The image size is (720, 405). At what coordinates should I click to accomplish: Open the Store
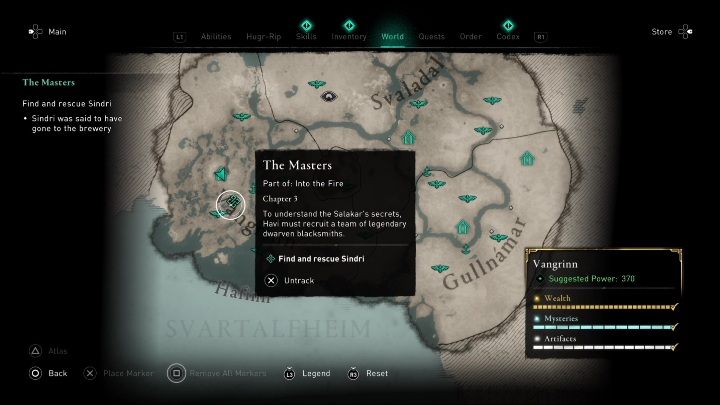662,32
